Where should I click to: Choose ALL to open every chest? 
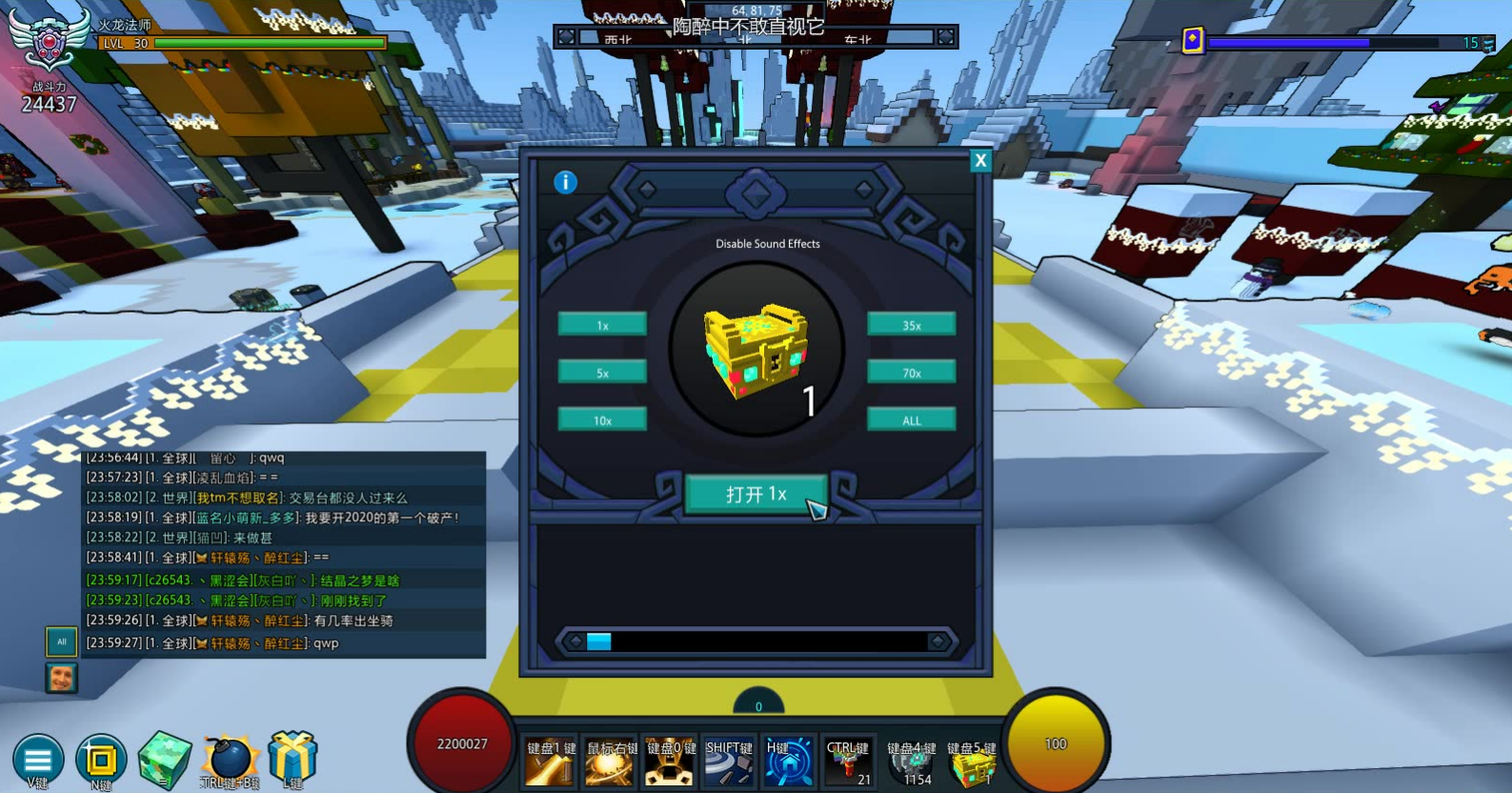(x=911, y=420)
